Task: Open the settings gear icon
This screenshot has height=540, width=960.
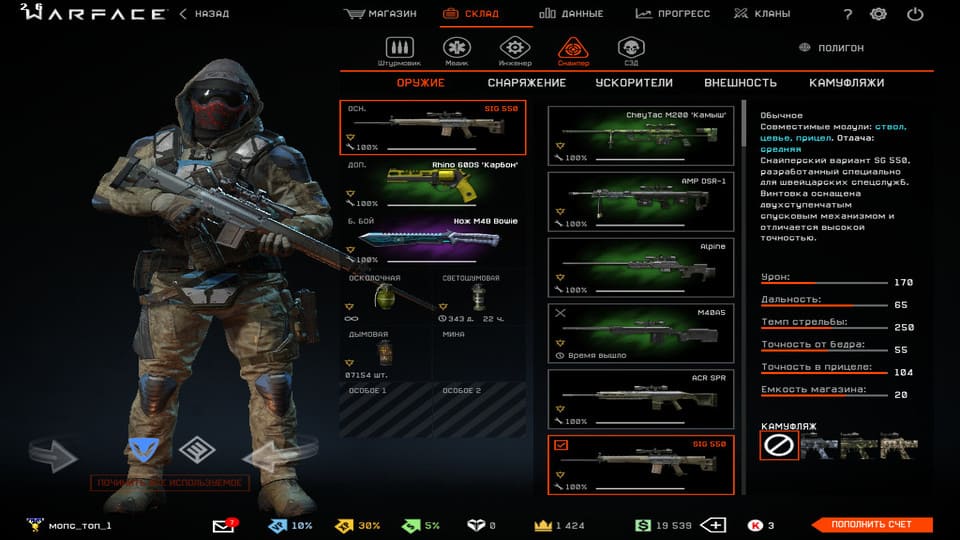Action: click(878, 14)
